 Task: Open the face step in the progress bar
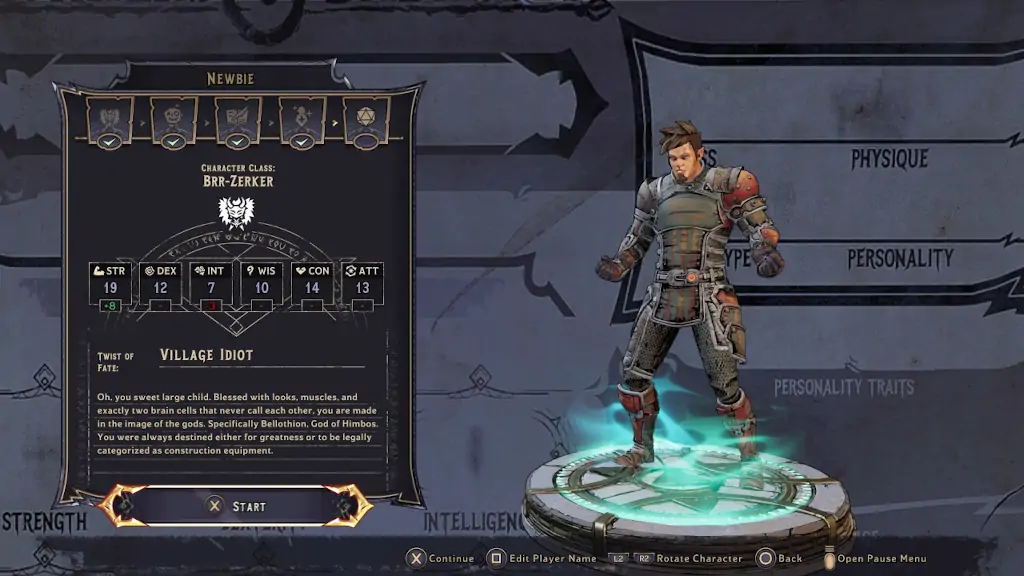click(x=174, y=119)
